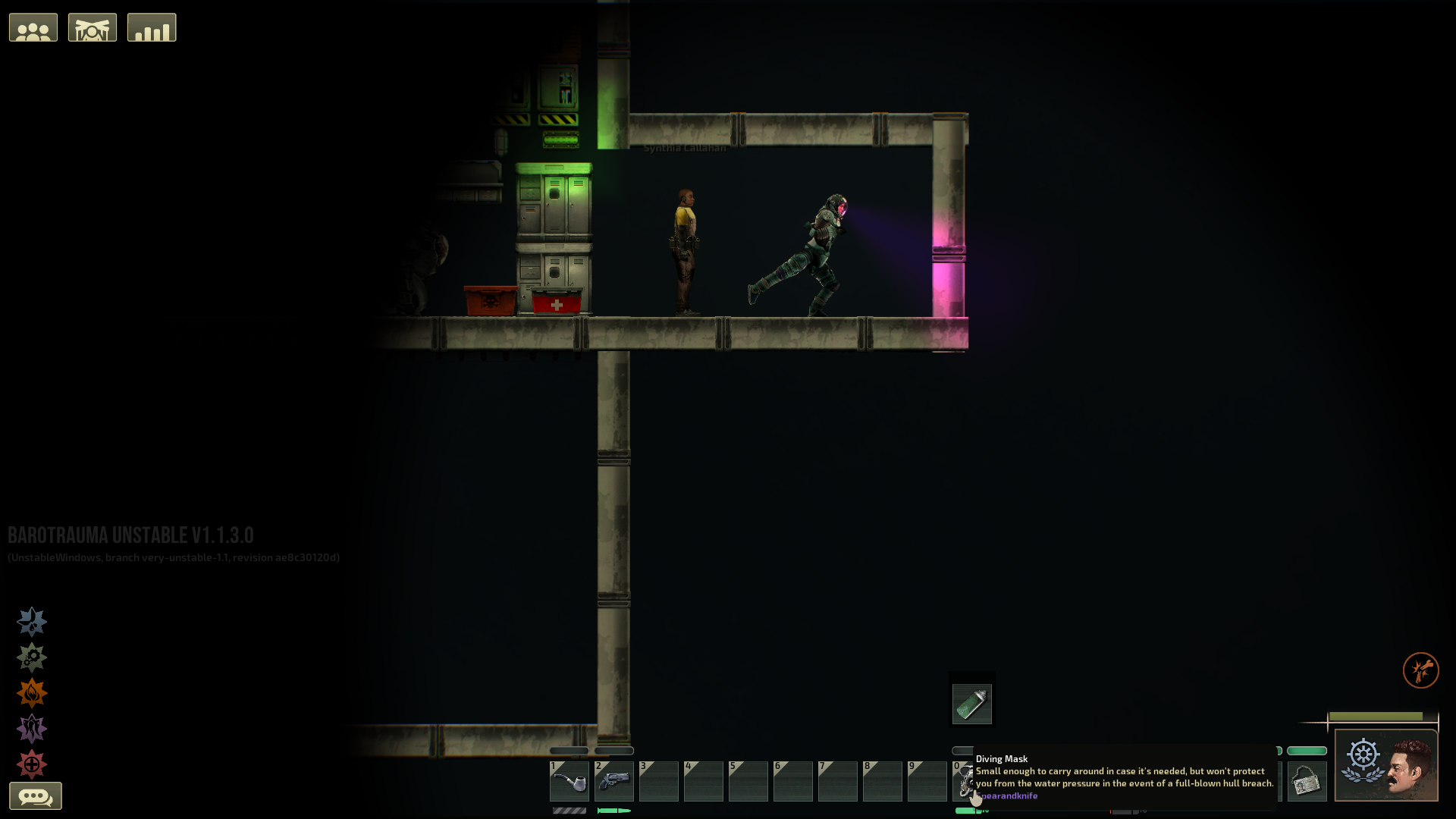Open the chat box

tap(36, 796)
